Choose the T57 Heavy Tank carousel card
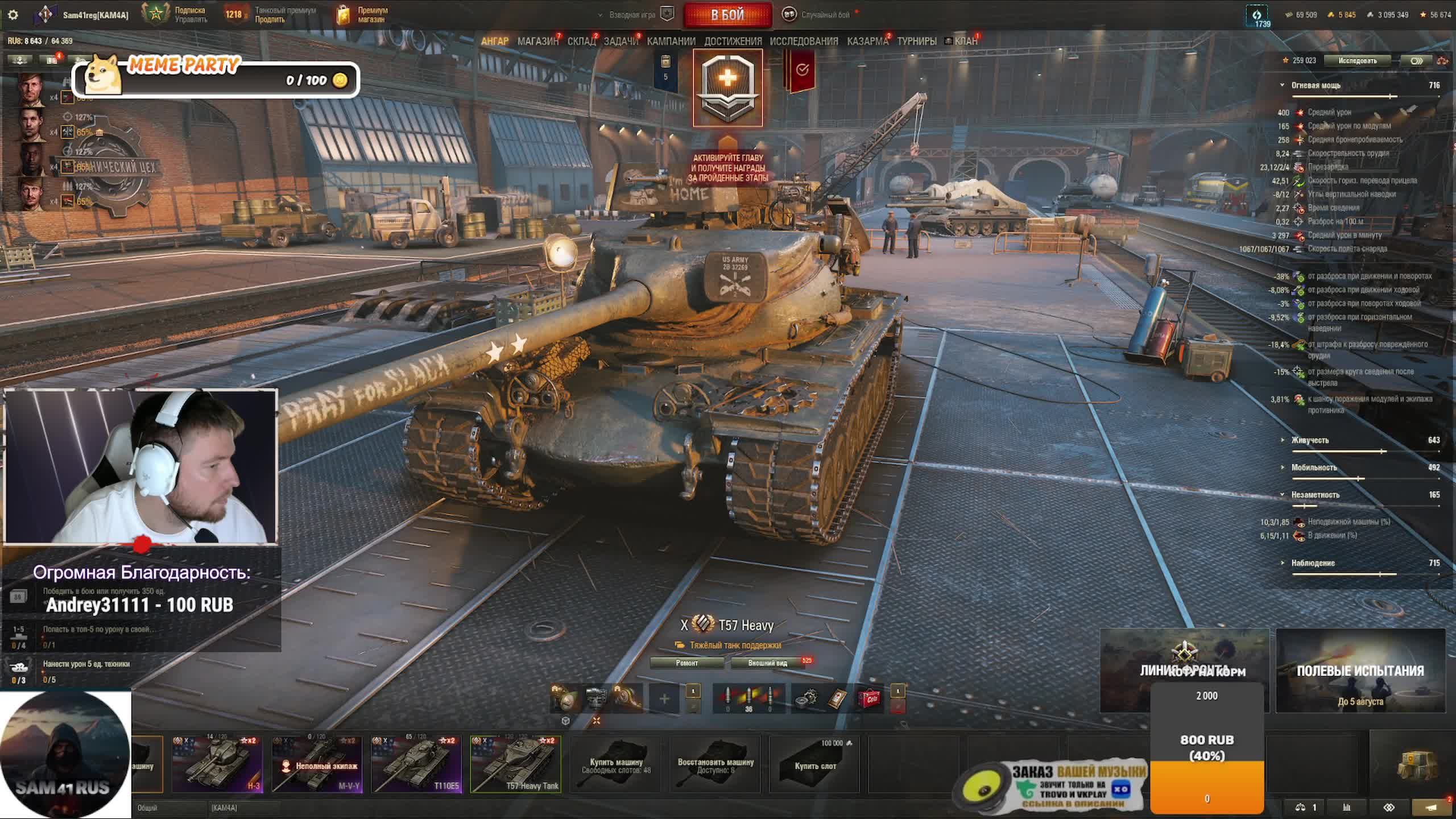 515,764
